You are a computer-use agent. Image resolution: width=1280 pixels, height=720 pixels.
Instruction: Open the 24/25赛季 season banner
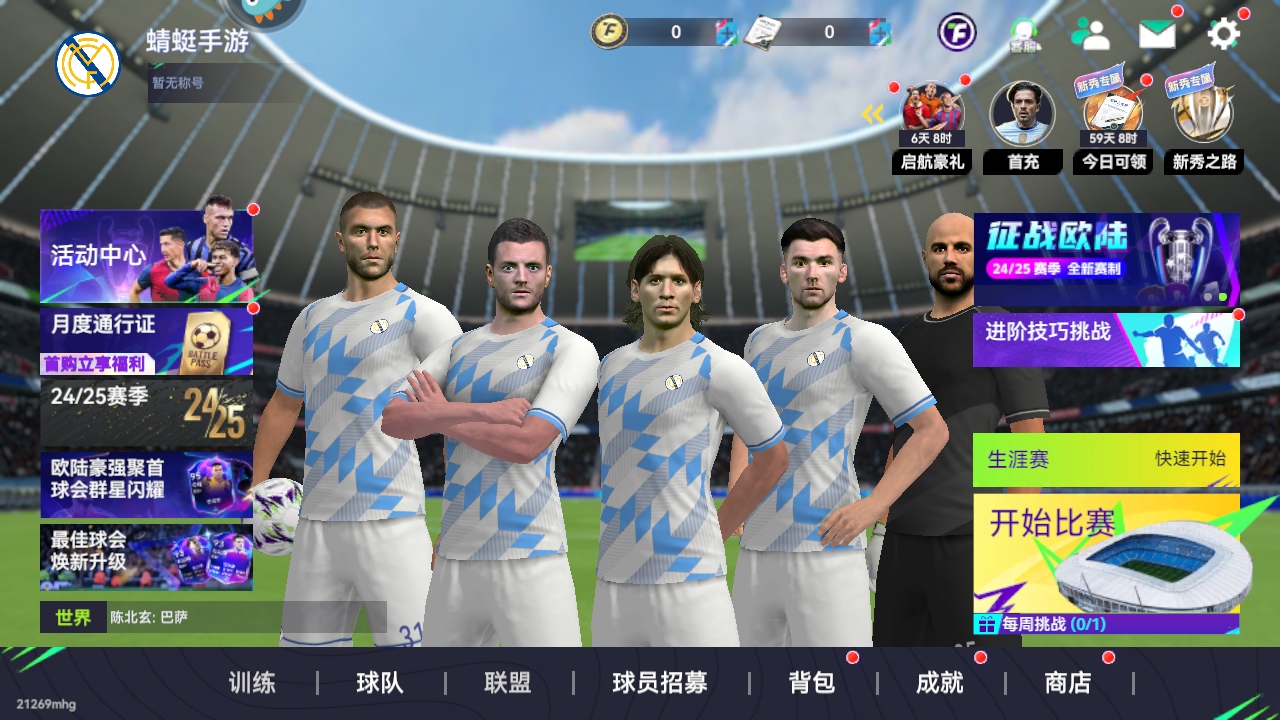coord(146,412)
